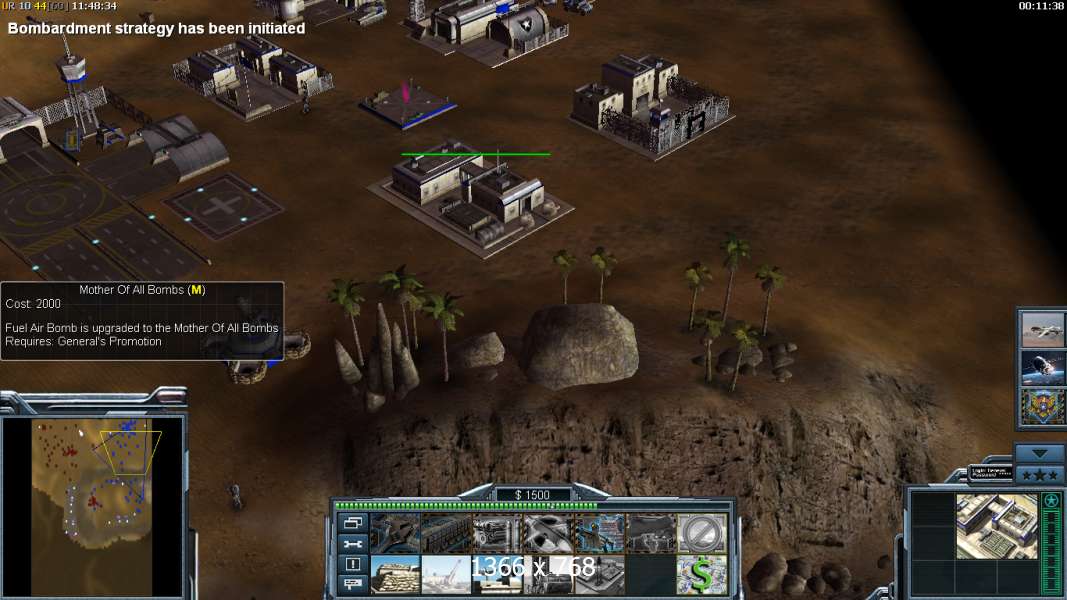Activate the satellite power shortcut
Screen dimensions: 1067x600
point(1041,368)
